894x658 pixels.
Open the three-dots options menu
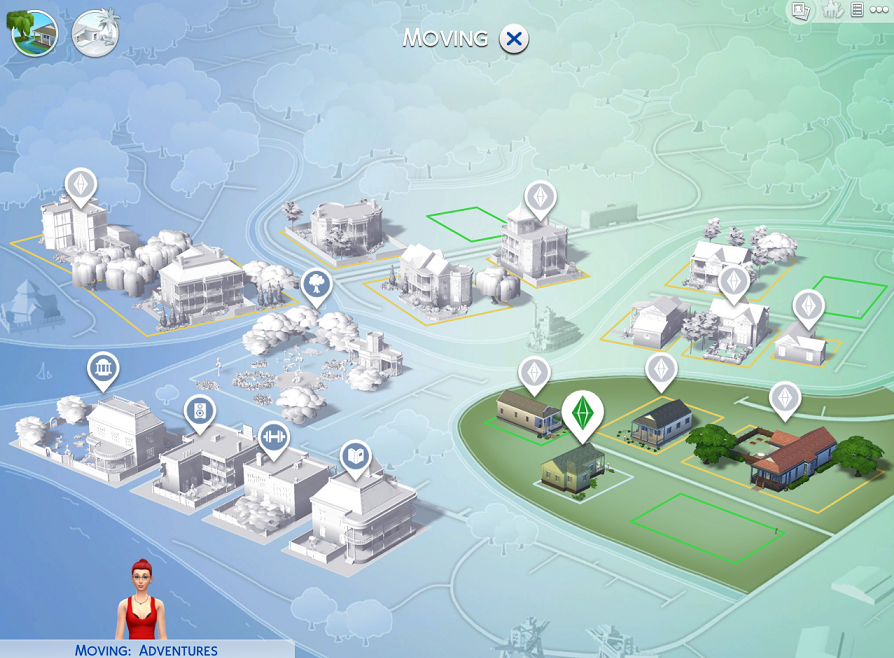click(879, 11)
